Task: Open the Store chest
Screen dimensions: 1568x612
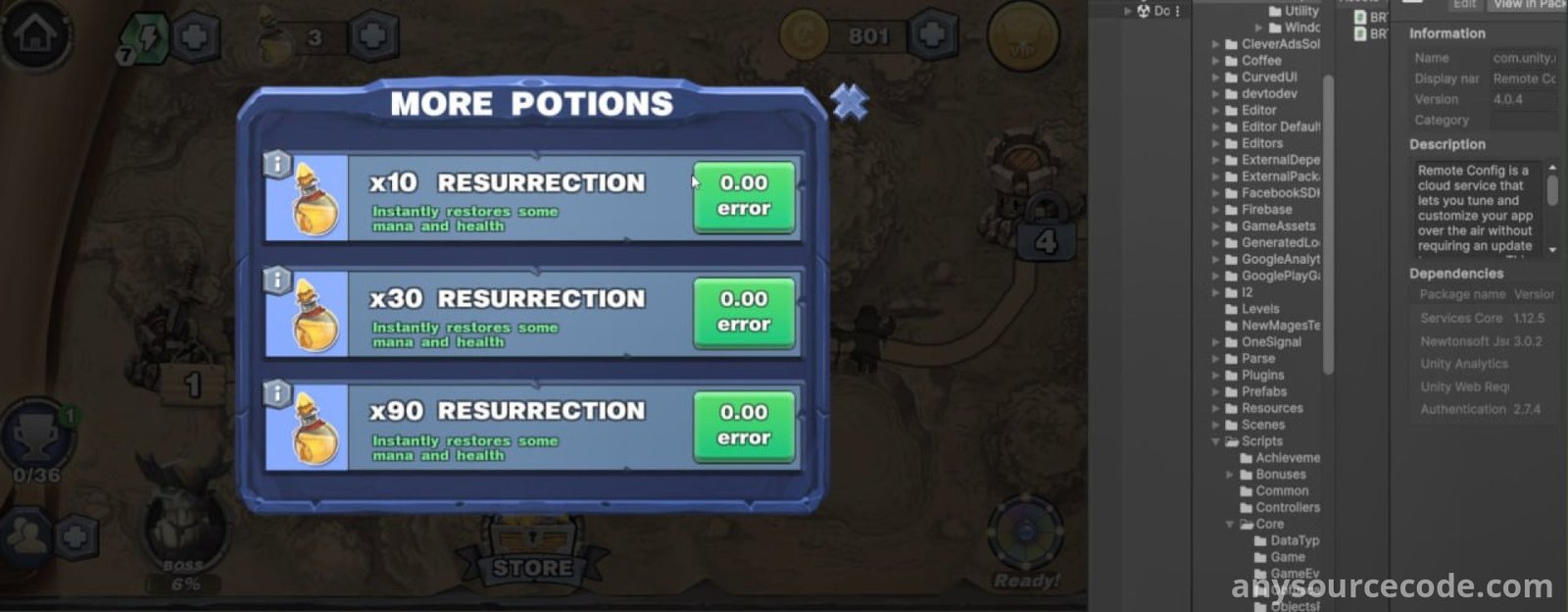Action: pos(532,549)
